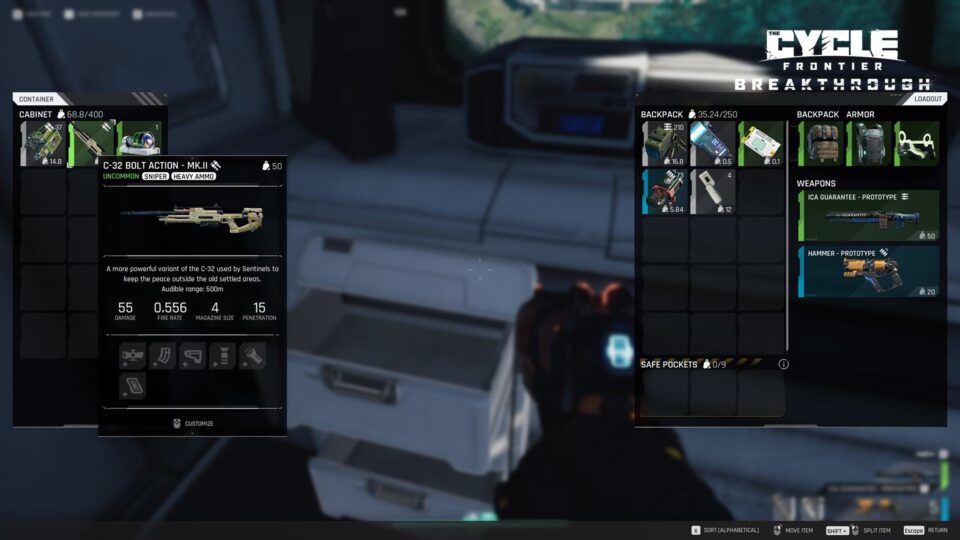
Task: Show the Safe Pockets info icon
Action: click(x=783, y=364)
